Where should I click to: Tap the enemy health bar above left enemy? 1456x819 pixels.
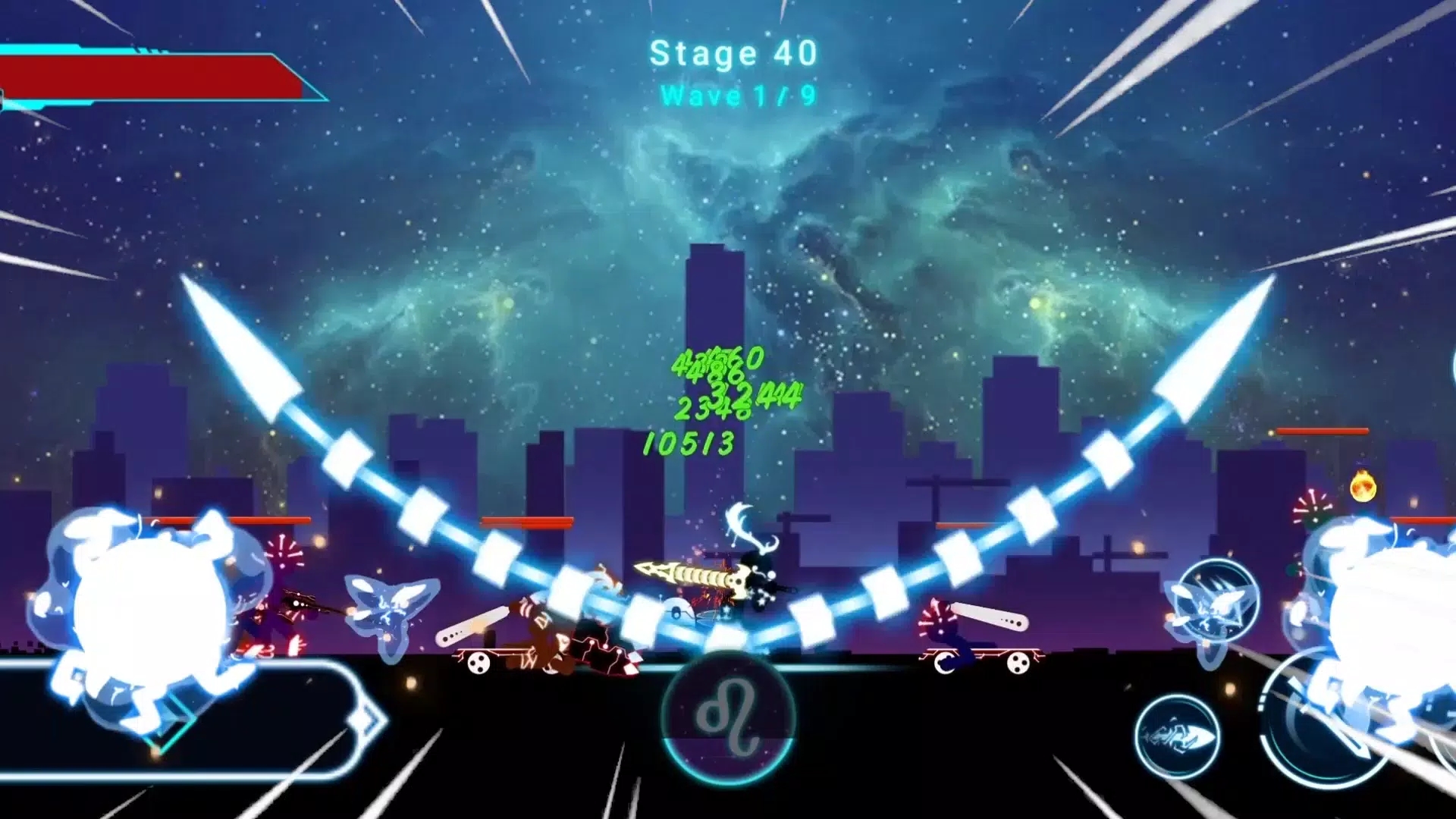[227, 519]
